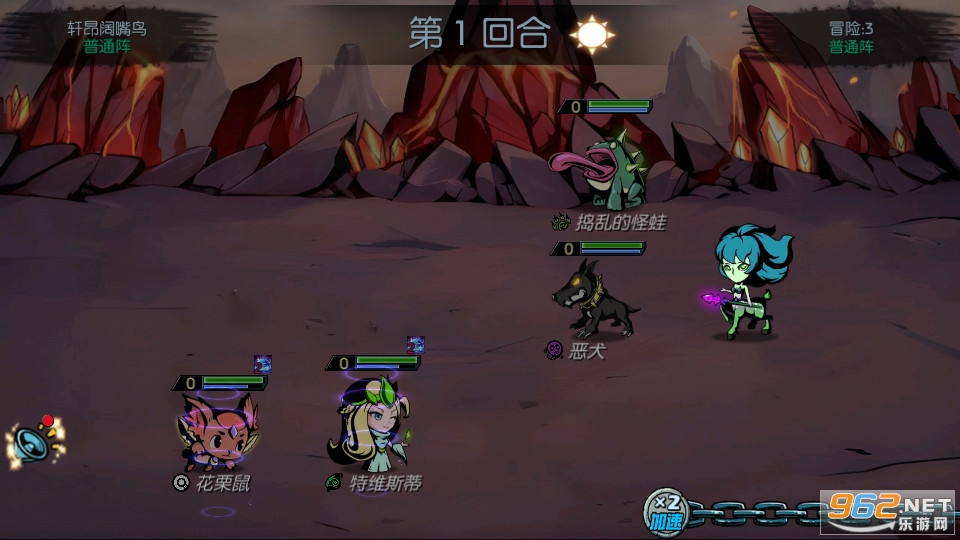Open the megaphone announcement icon
960x540 pixels.
[32, 444]
